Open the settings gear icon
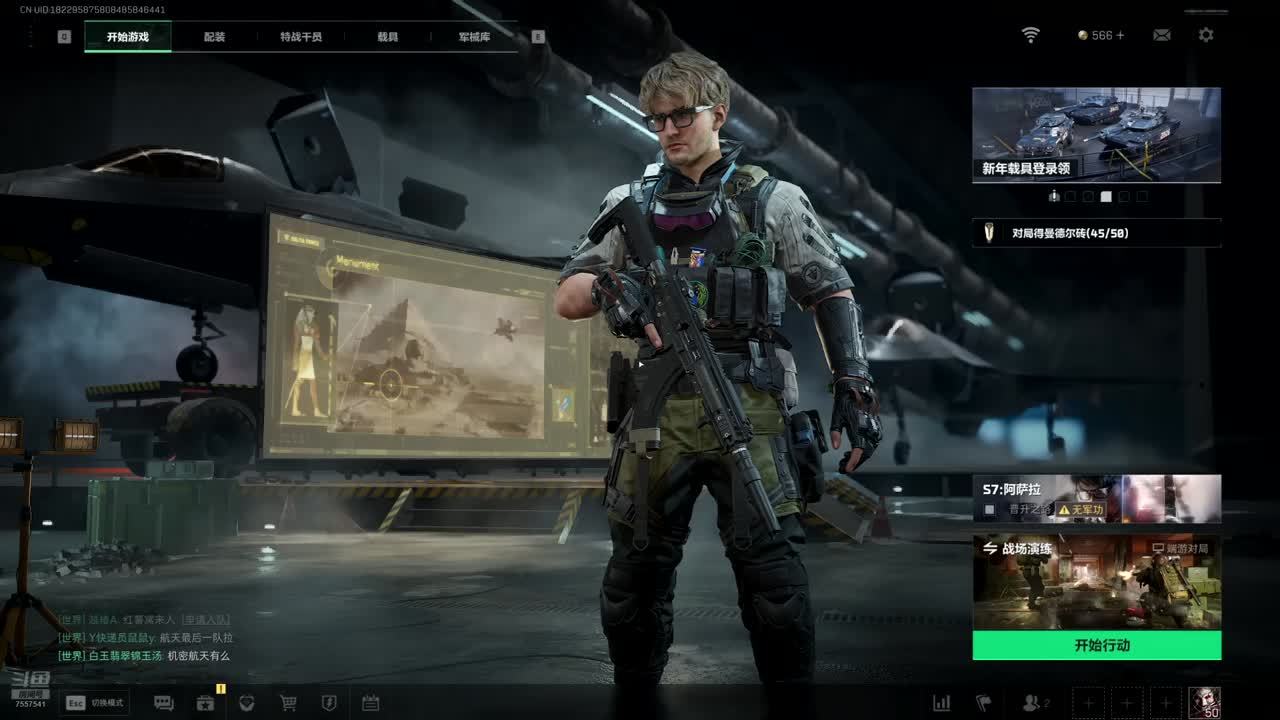 tap(1206, 35)
